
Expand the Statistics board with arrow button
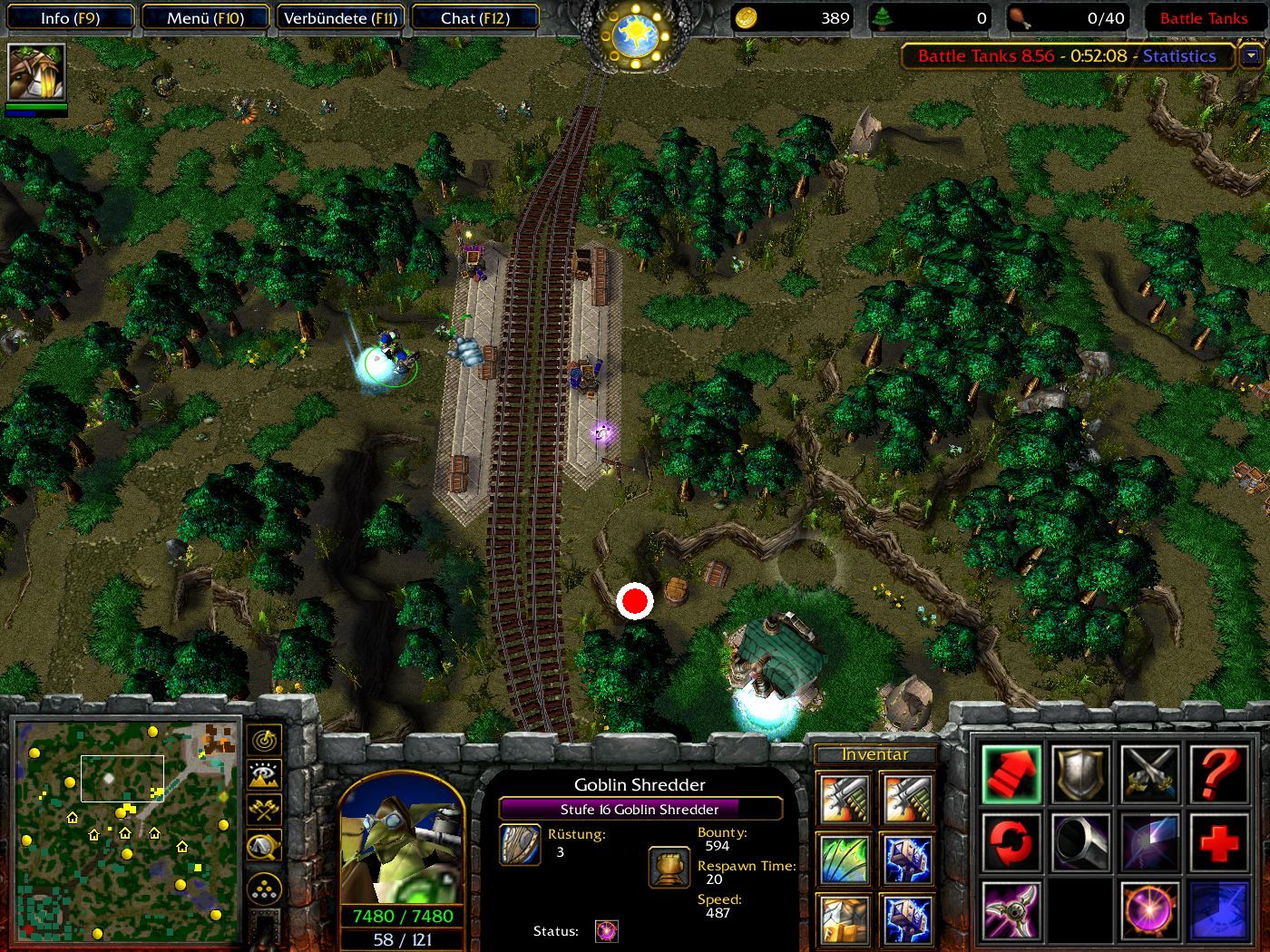click(x=1252, y=56)
